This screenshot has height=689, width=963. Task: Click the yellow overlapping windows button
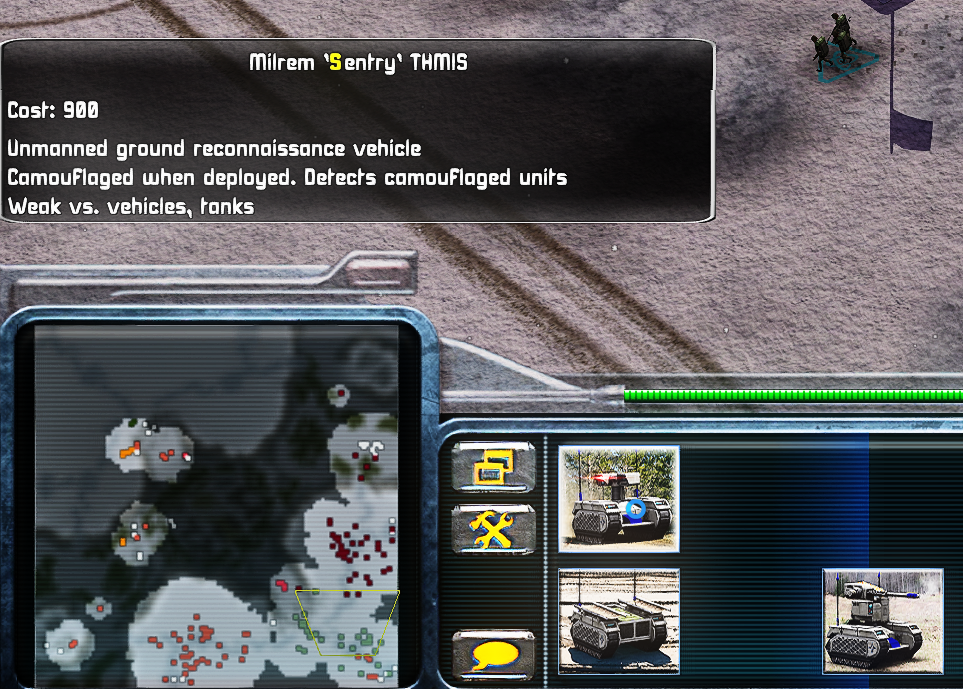(x=493, y=467)
